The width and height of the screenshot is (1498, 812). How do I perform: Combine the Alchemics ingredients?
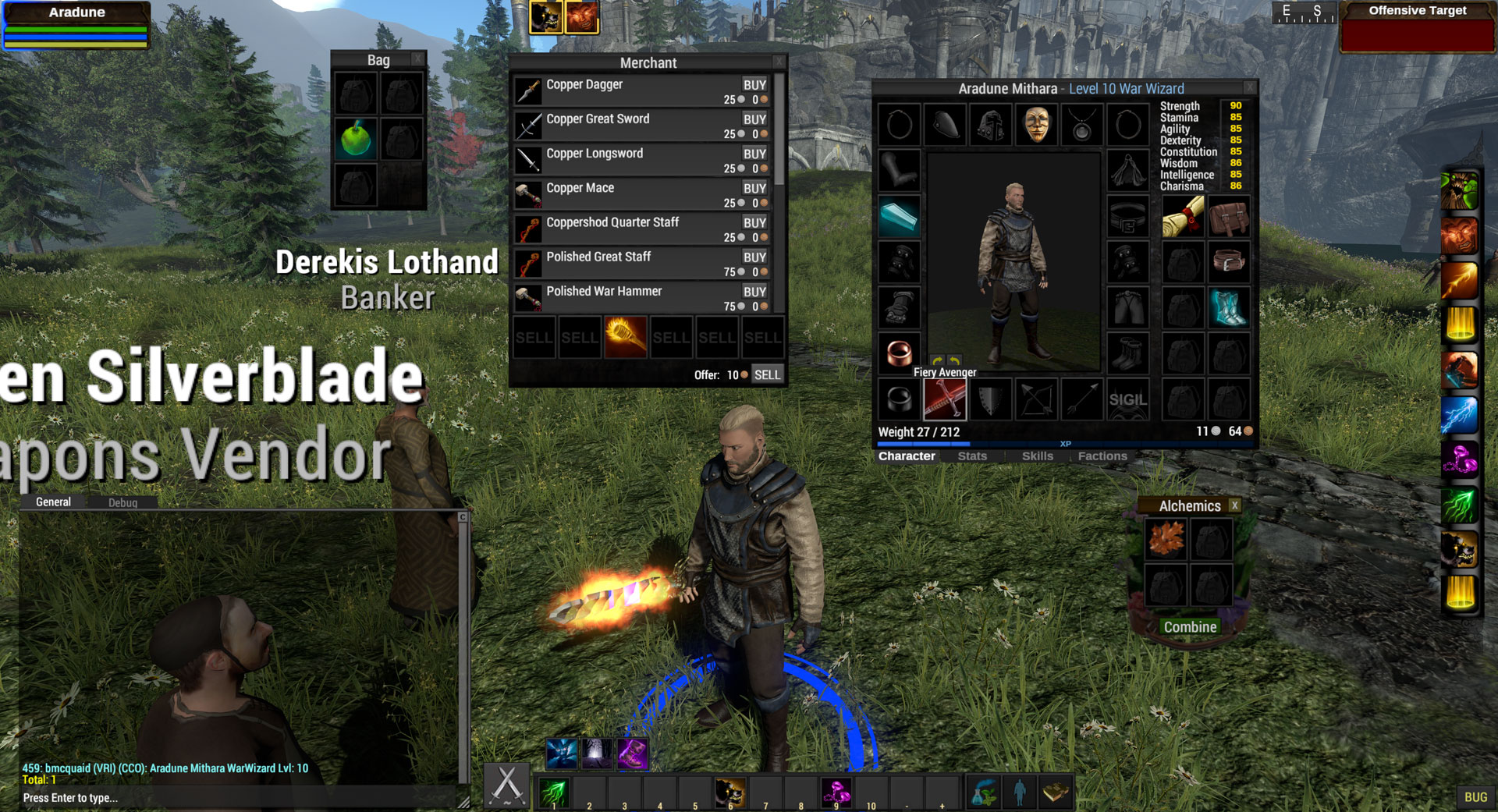click(1190, 627)
